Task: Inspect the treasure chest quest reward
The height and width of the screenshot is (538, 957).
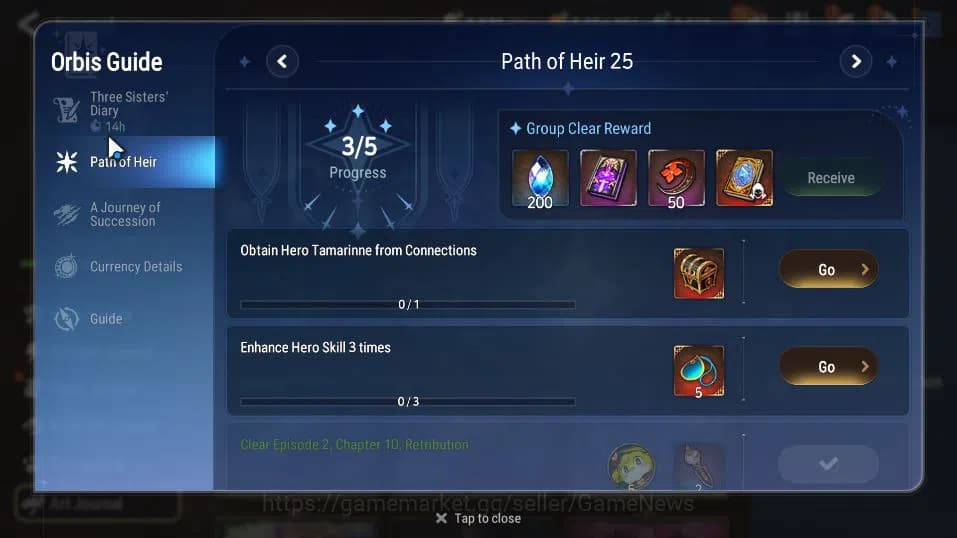Action: [698, 274]
